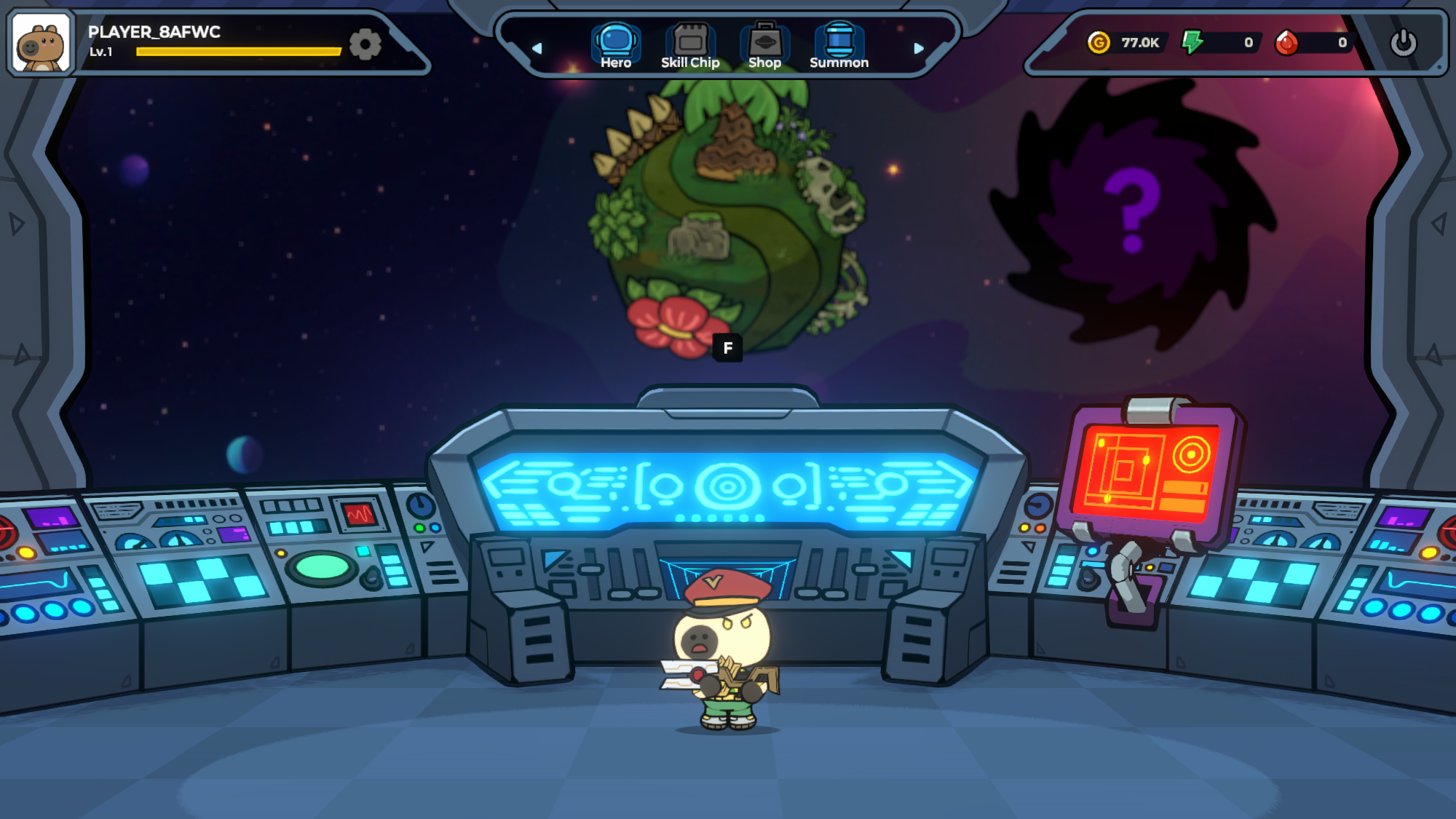Image resolution: width=1456 pixels, height=819 pixels.
Task: Open the Shop
Action: pyautogui.click(x=764, y=45)
